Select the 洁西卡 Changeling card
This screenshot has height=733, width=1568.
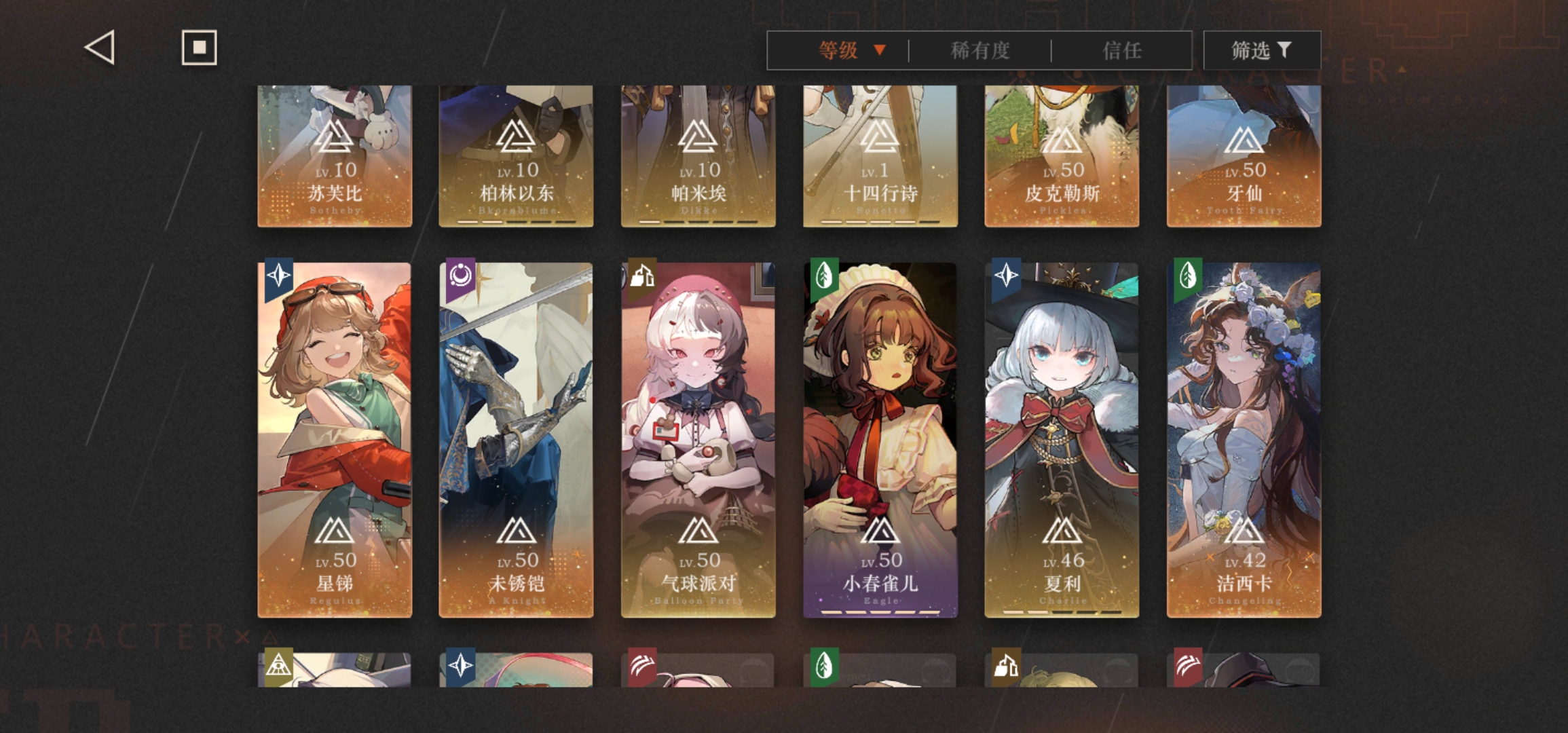[1244, 440]
